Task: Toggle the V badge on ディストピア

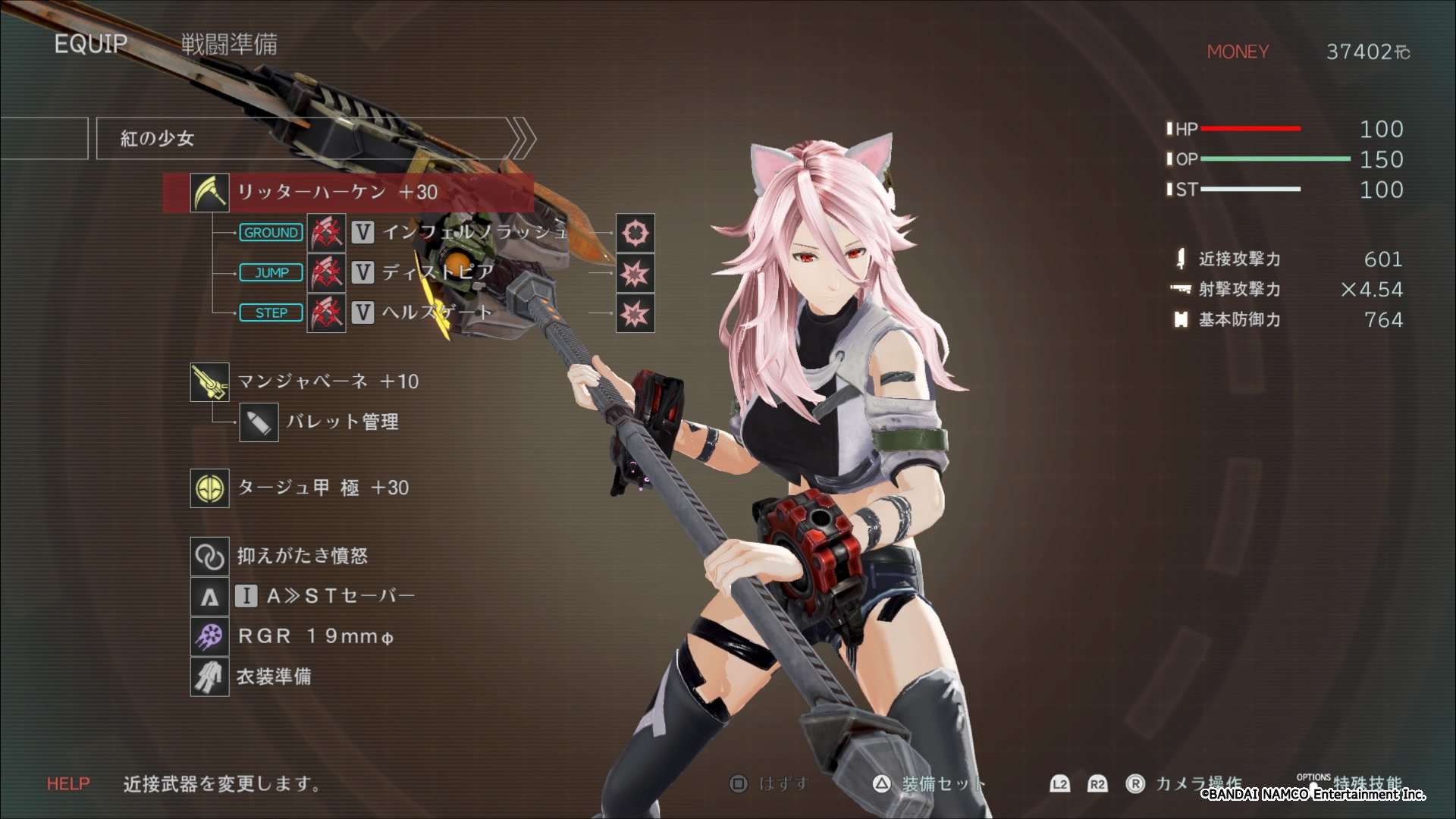Action: tap(363, 272)
